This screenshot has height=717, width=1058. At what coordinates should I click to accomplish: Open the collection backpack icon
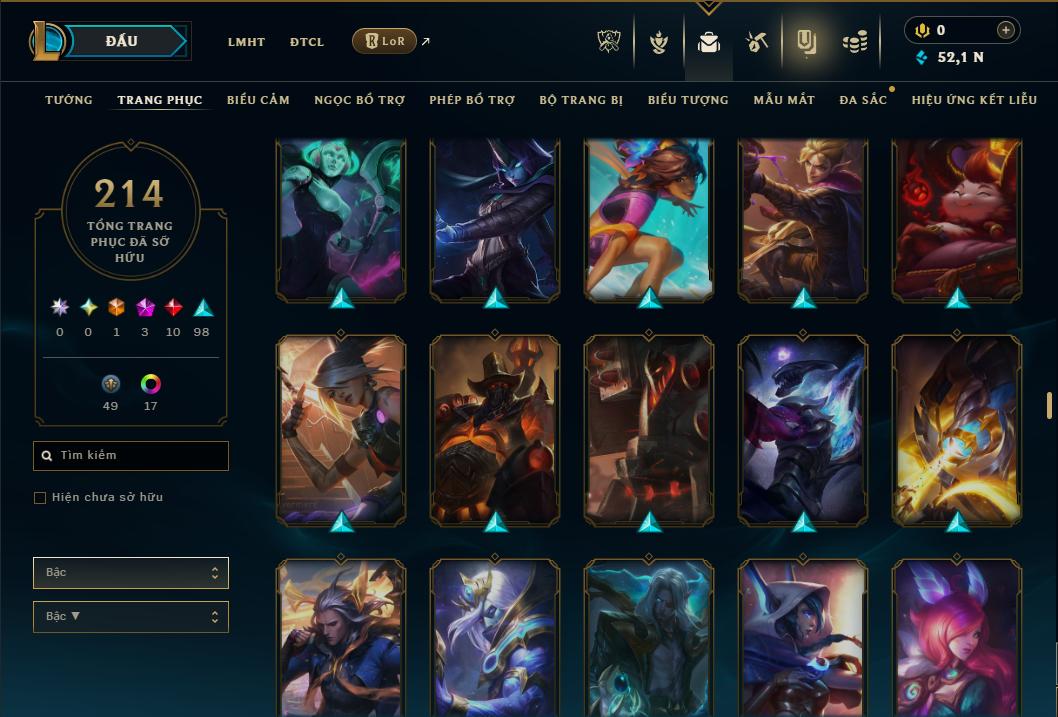coord(709,42)
